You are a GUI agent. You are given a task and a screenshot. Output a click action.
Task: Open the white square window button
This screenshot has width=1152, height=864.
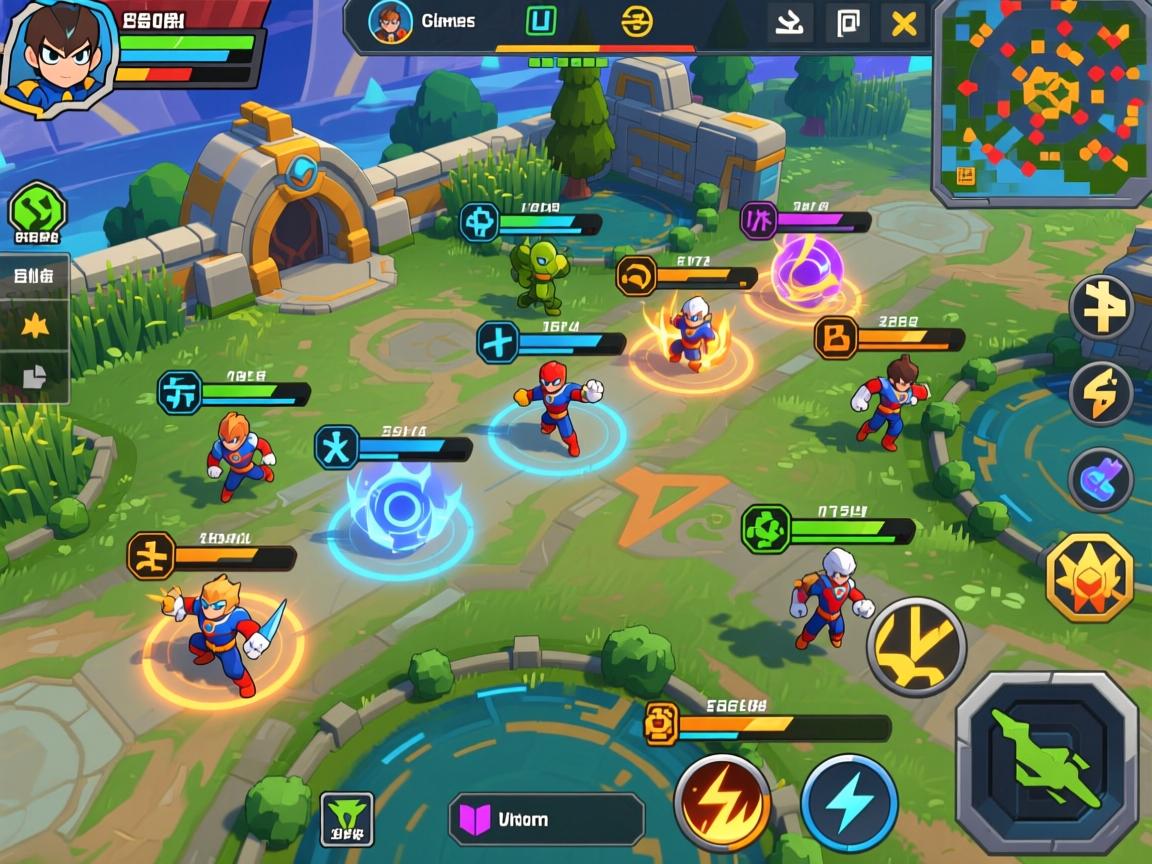(x=847, y=23)
